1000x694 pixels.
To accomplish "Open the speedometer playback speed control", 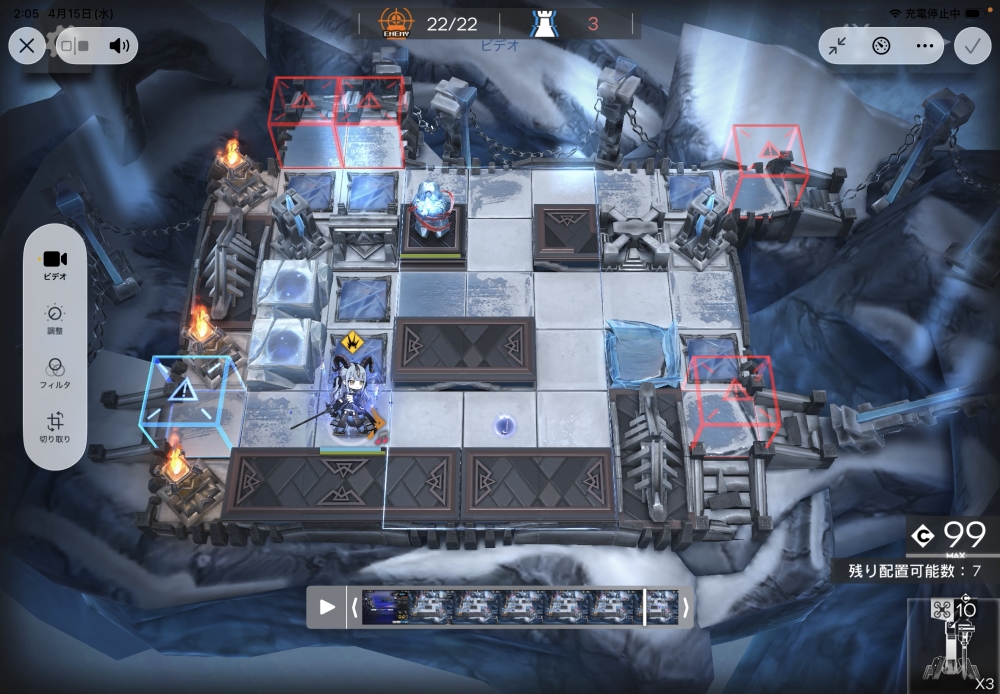I will (881, 46).
